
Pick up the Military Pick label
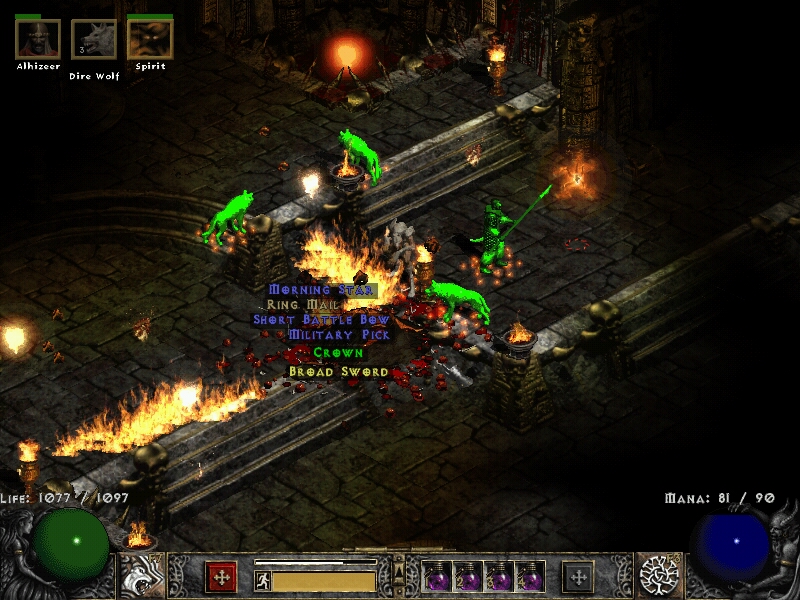[339, 335]
